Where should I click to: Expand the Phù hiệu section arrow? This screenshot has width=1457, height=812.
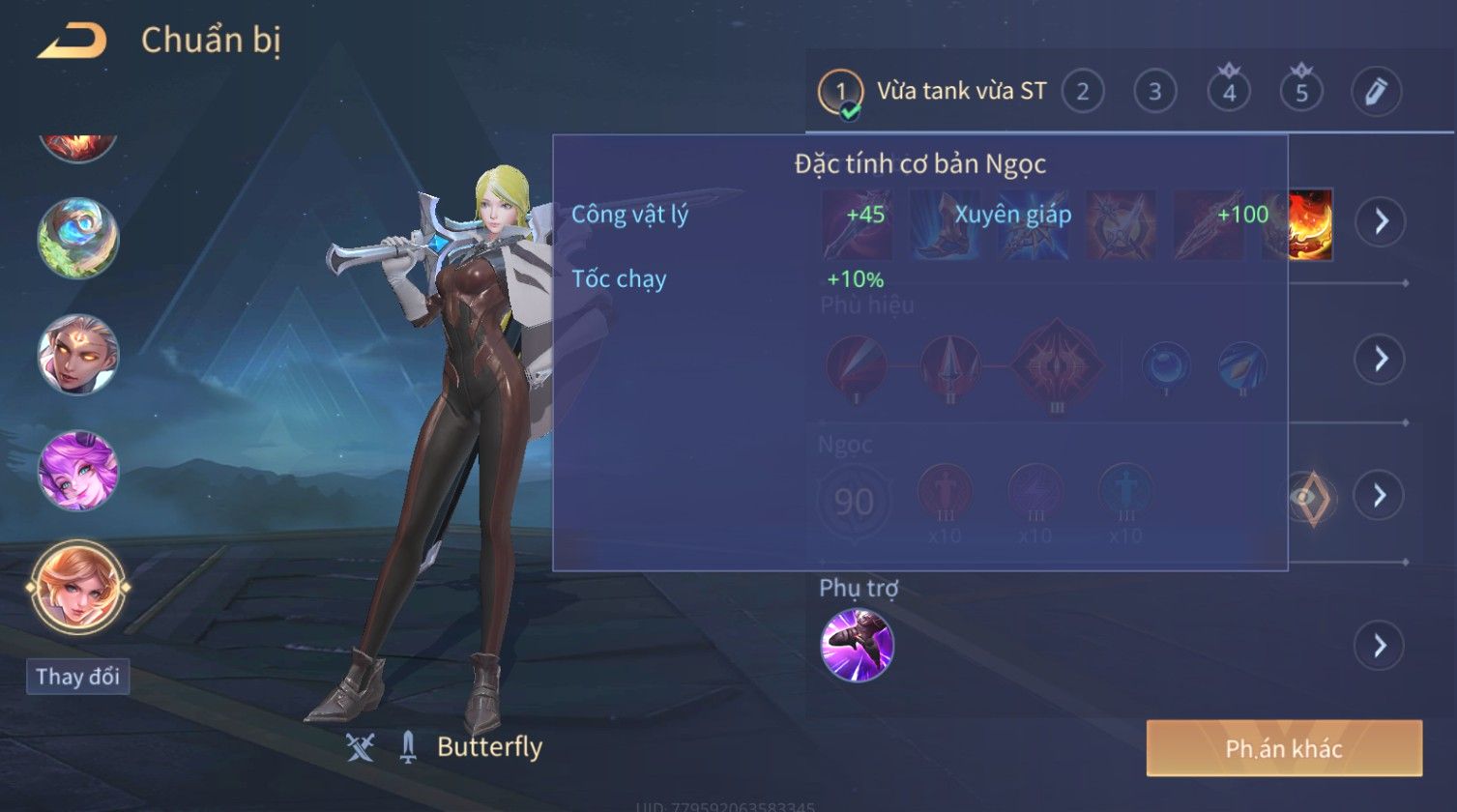coord(1380,359)
